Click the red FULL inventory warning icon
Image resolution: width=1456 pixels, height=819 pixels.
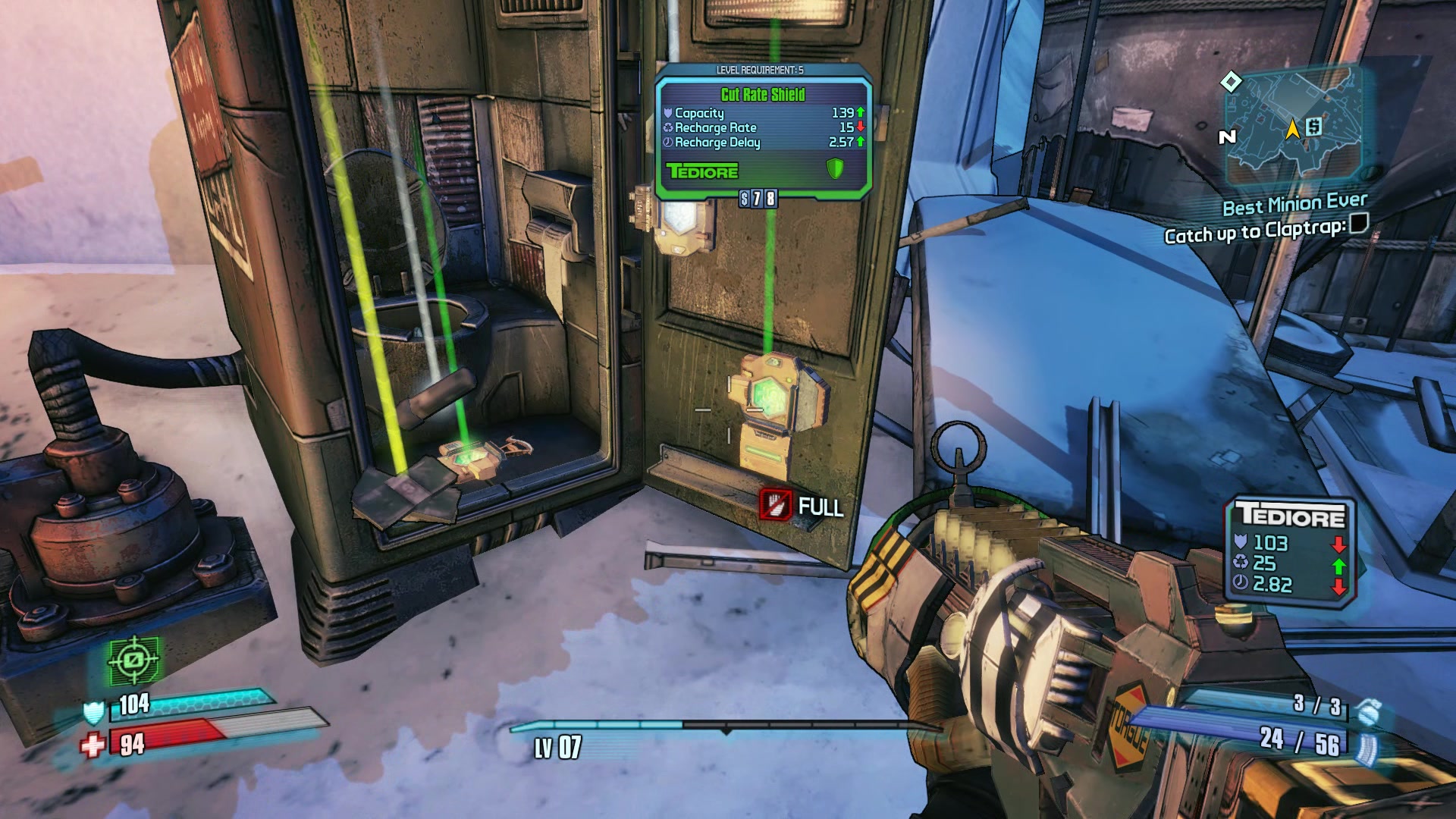[775, 505]
